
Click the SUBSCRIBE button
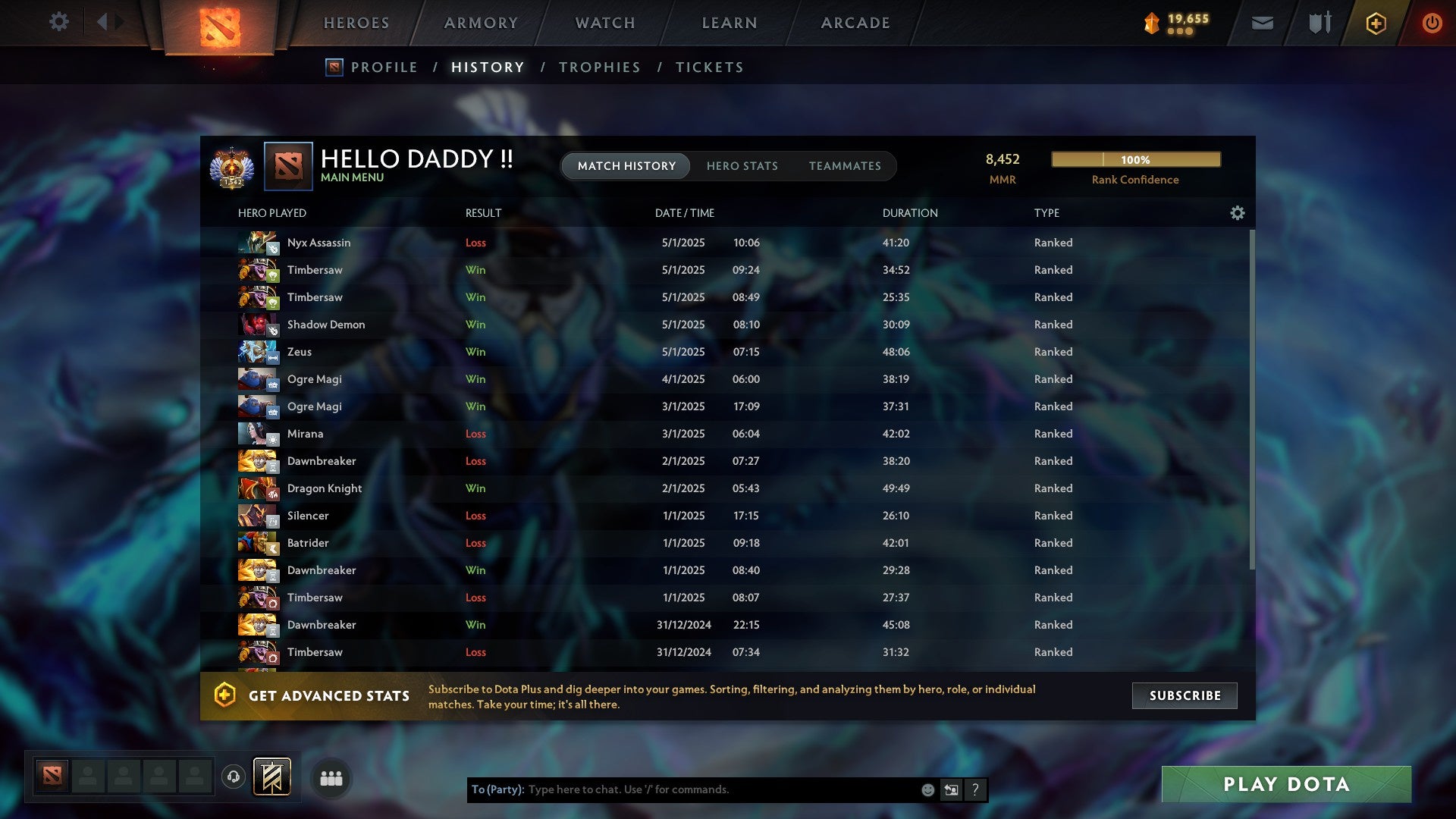point(1184,695)
